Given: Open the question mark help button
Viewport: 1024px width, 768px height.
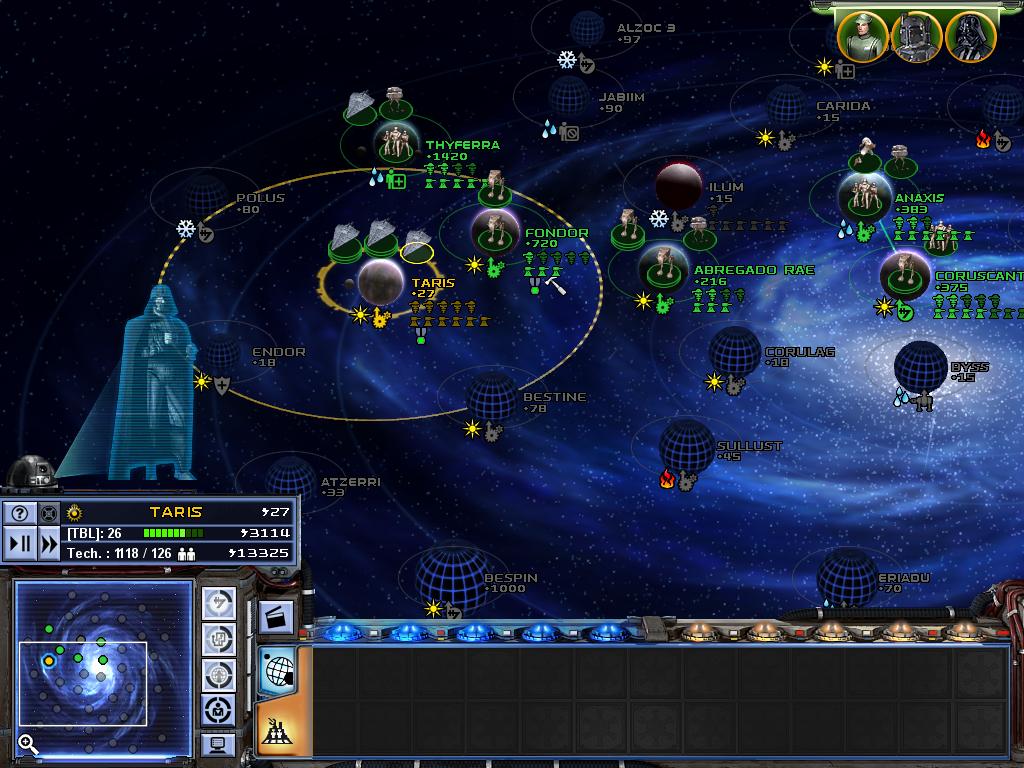Looking at the screenshot, I should click(x=19, y=513).
